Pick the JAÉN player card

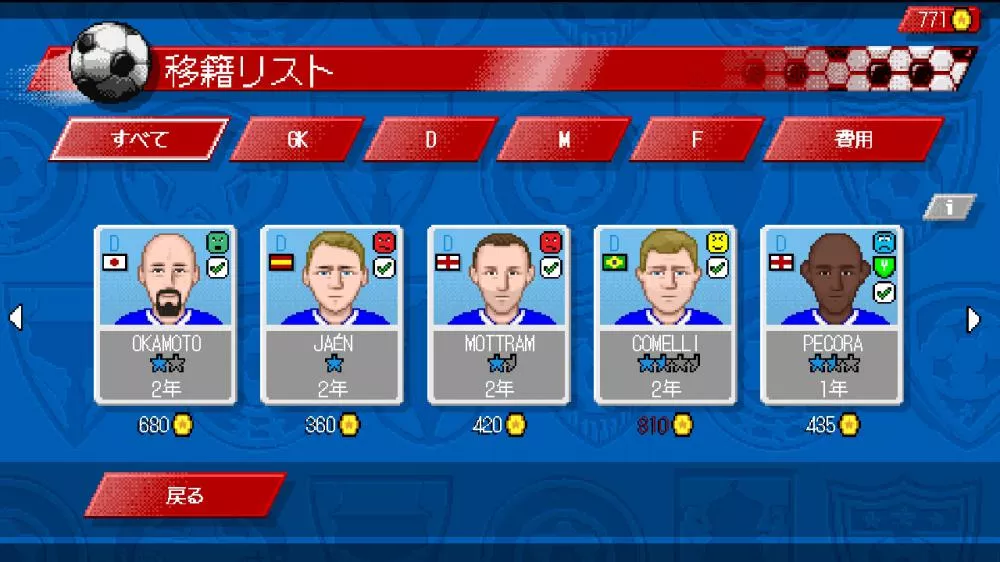(x=332, y=314)
